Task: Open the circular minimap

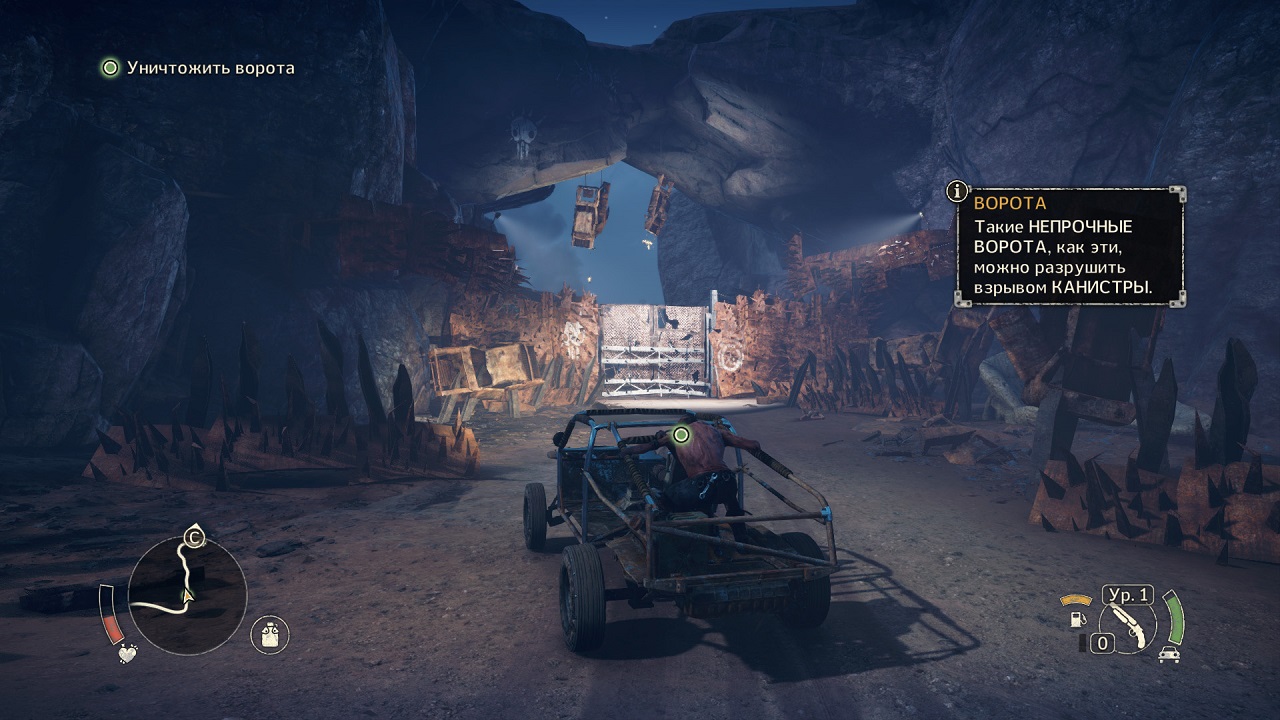Action: coord(188,596)
